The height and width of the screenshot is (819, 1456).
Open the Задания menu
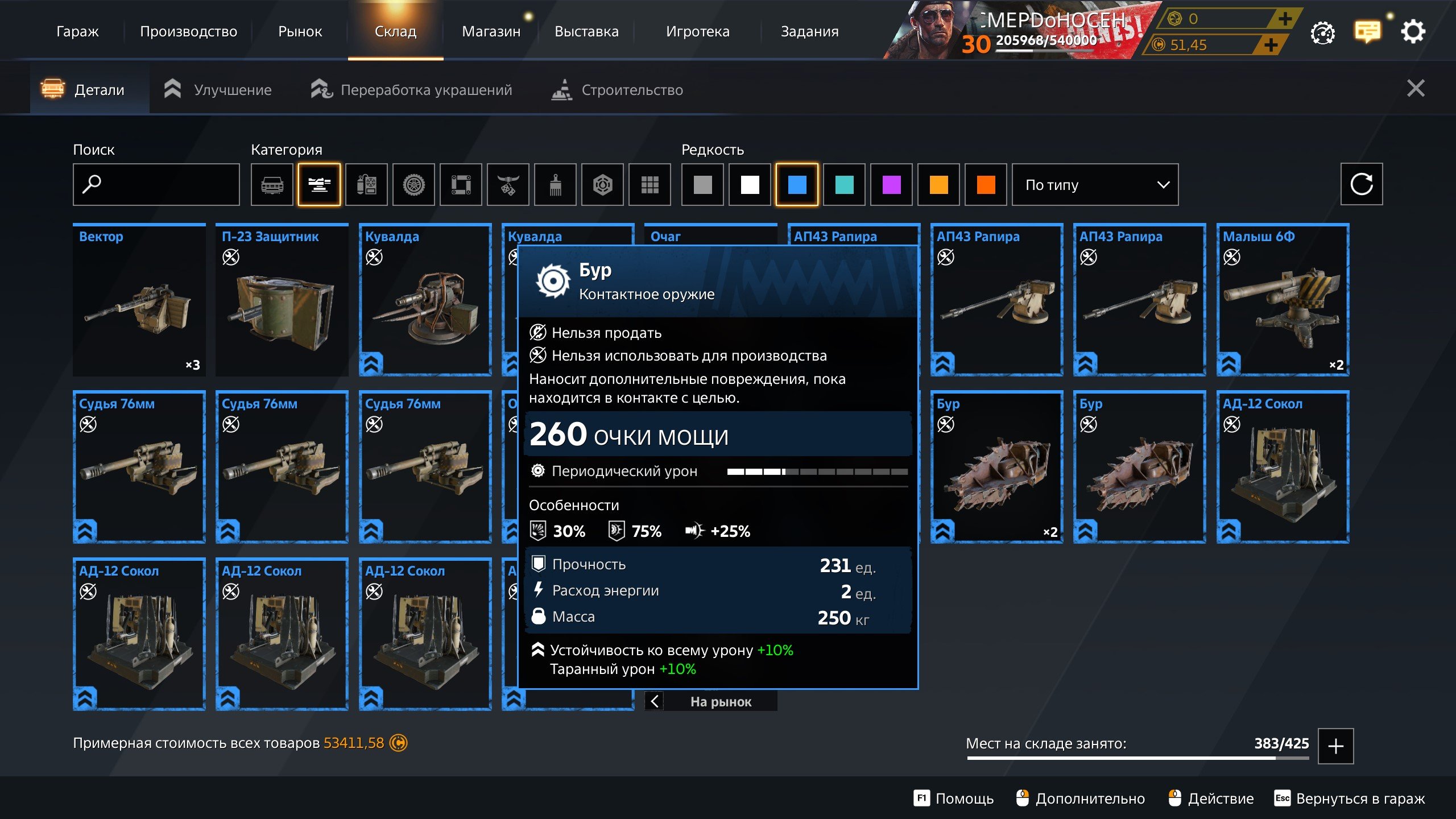(809, 31)
